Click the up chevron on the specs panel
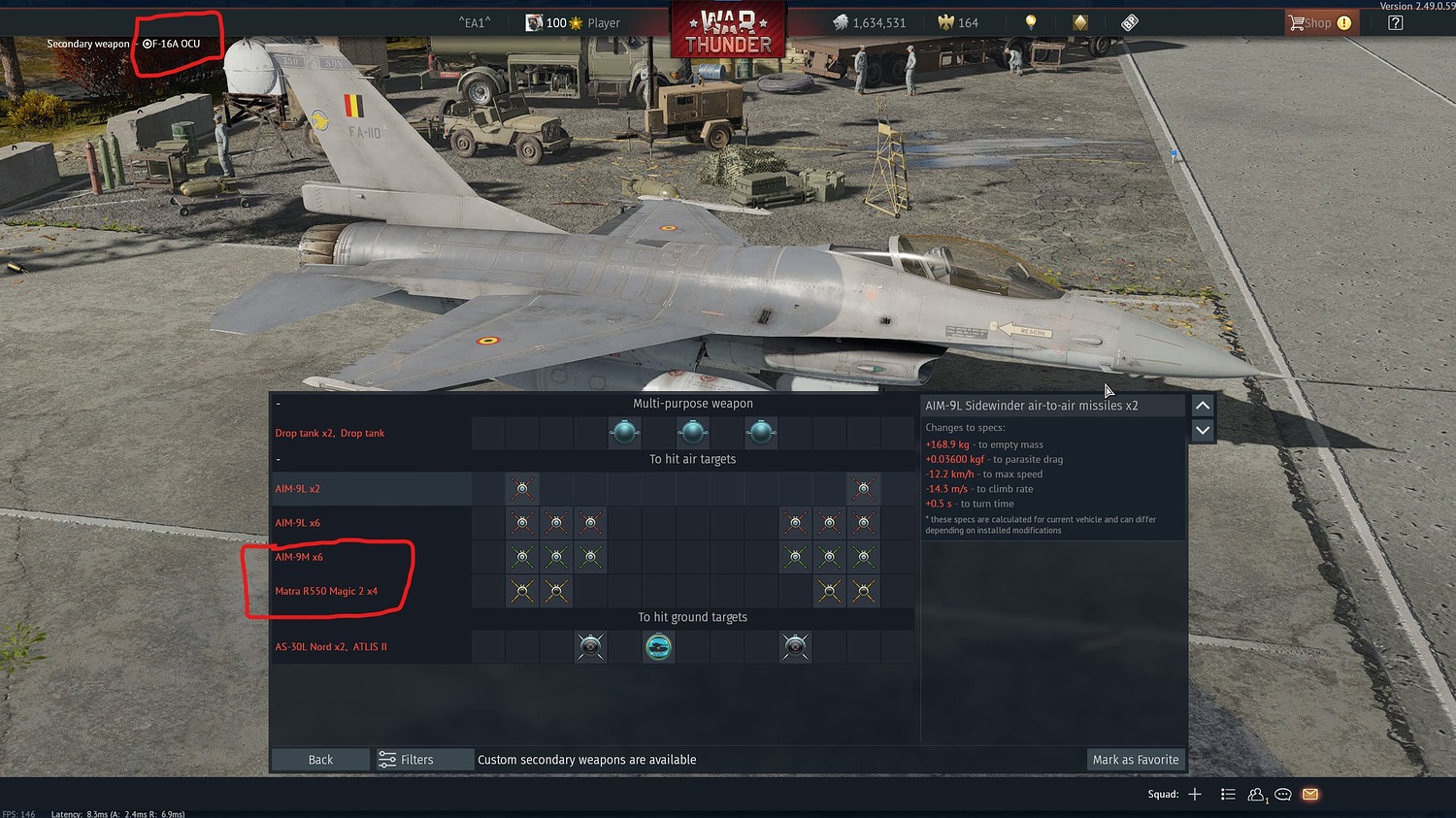The height and width of the screenshot is (818, 1456). [x=1202, y=405]
